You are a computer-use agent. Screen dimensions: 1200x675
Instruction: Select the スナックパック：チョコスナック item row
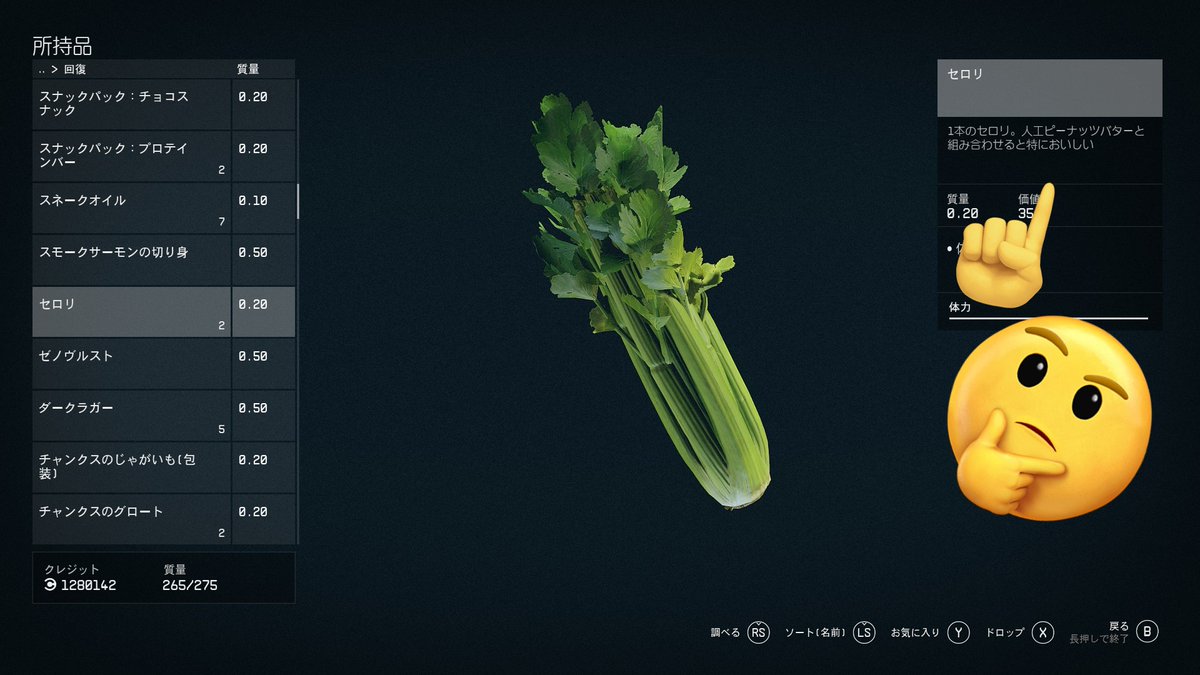(132, 104)
